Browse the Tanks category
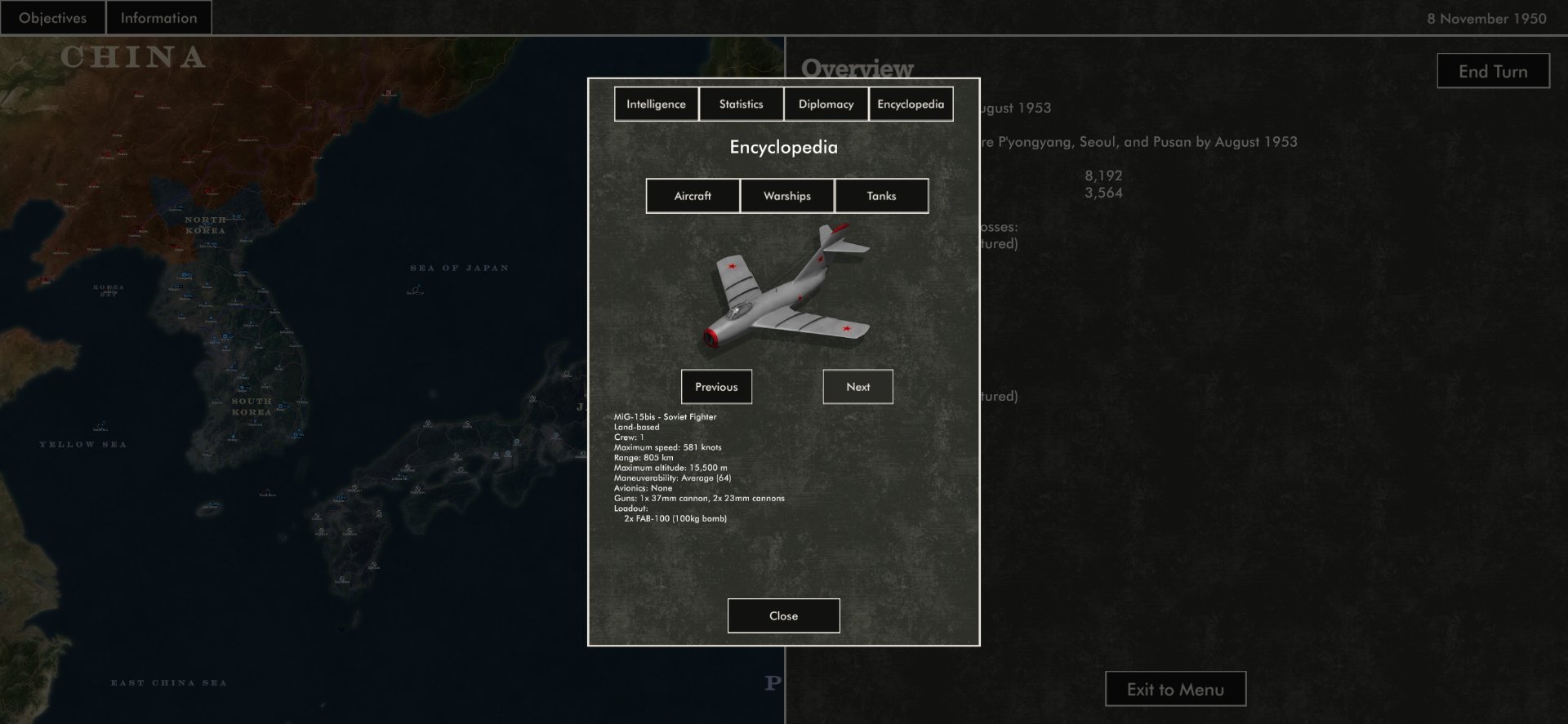The image size is (1568, 724). [881, 196]
